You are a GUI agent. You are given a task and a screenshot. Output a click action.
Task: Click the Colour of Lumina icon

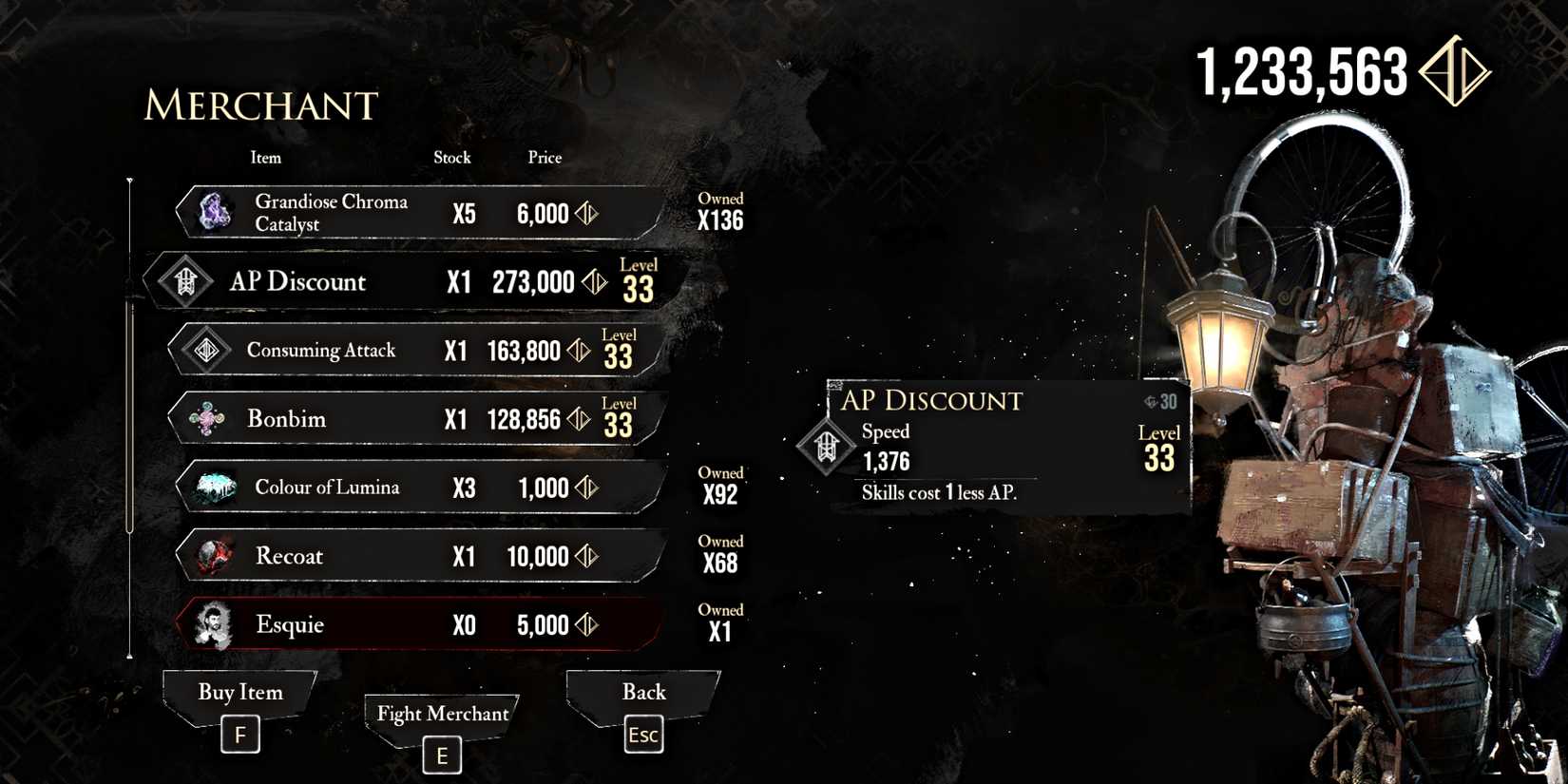click(214, 487)
